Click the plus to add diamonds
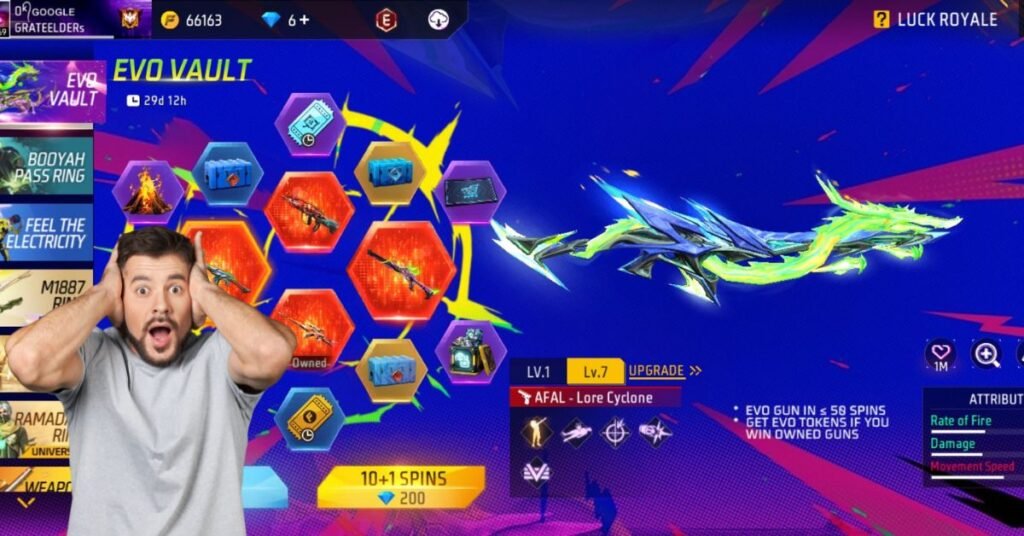1024x536 pixels. click(x=304, y=20)
